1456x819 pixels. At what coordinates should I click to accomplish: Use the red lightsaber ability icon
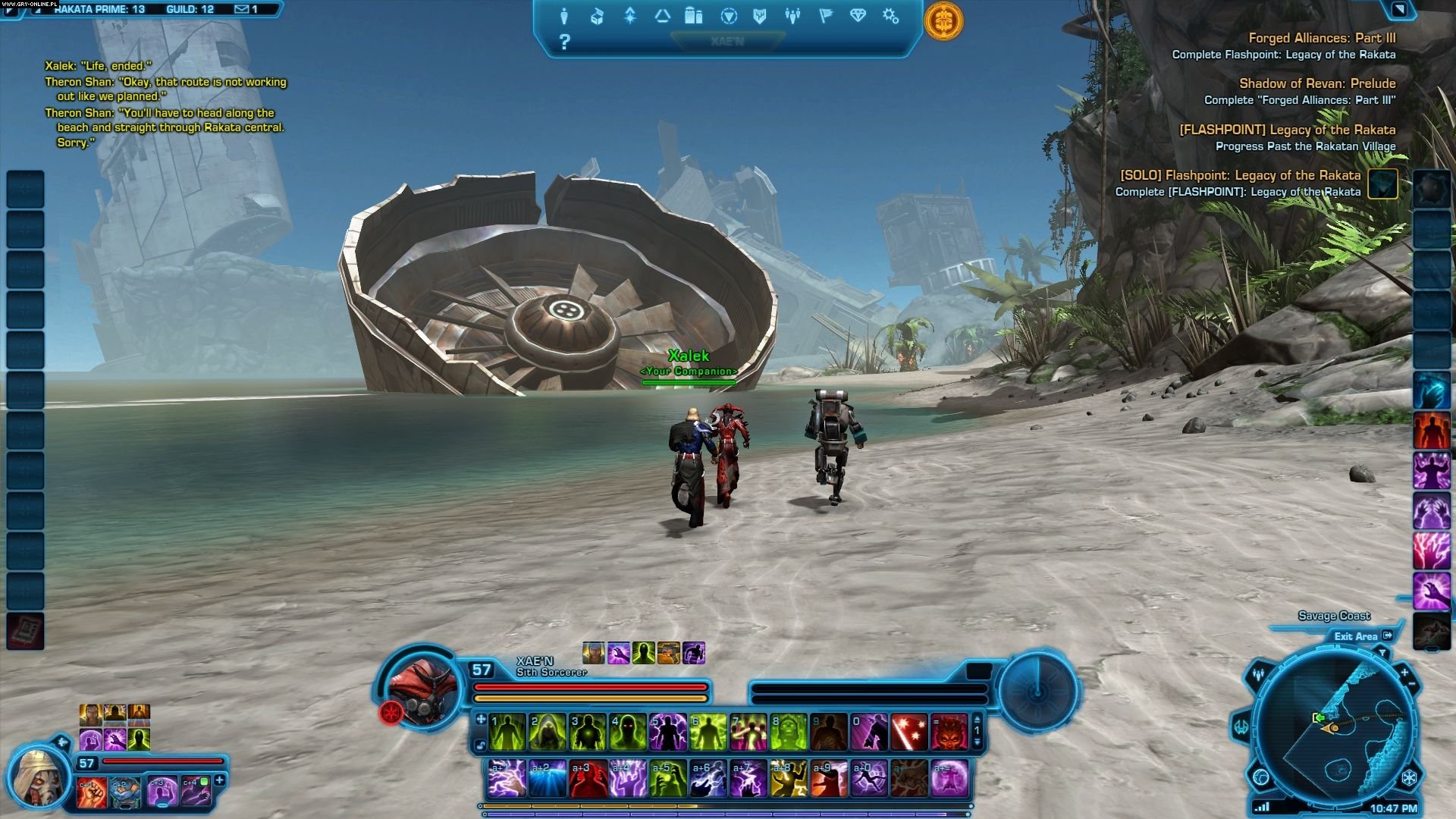tap(908, 733)
